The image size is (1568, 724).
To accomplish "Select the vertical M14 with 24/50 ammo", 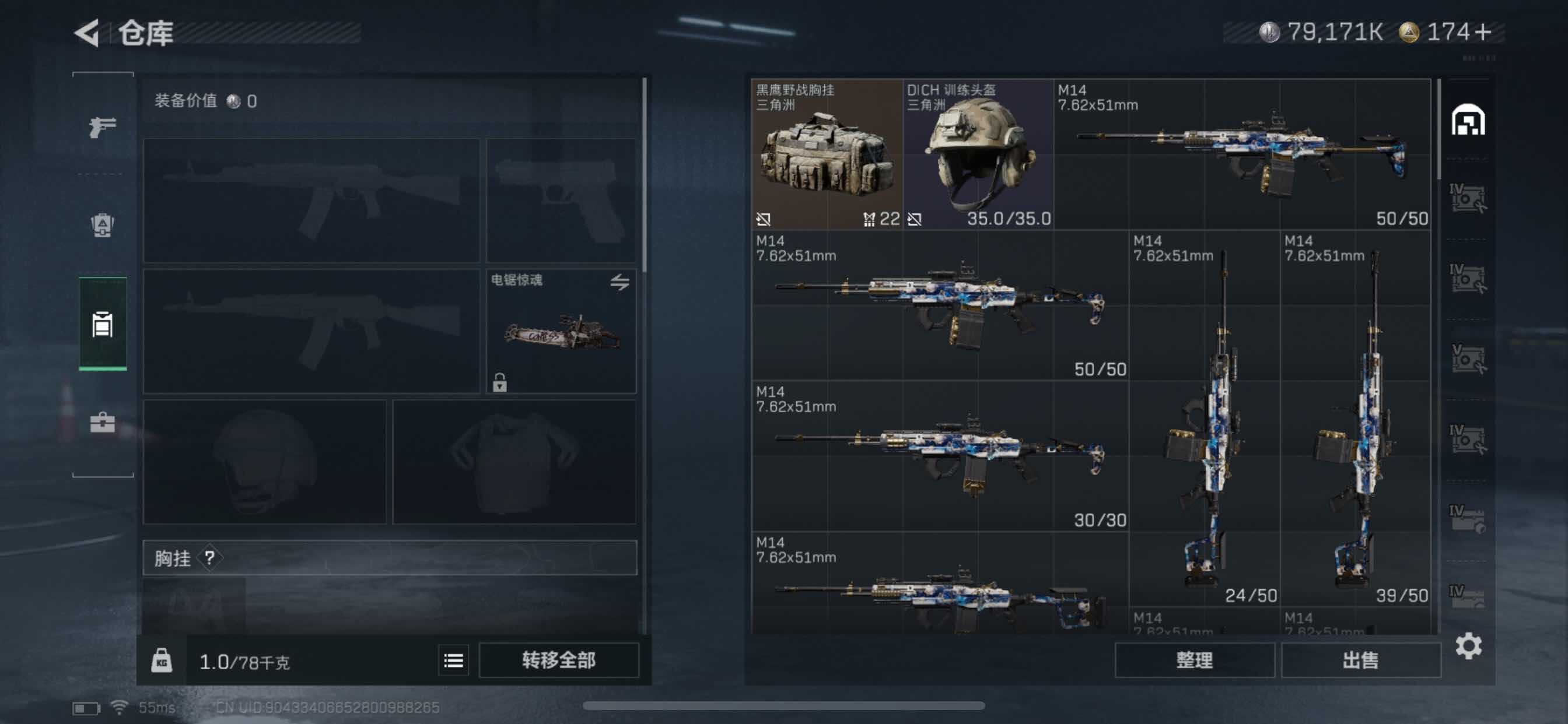I will (1205, 420).
